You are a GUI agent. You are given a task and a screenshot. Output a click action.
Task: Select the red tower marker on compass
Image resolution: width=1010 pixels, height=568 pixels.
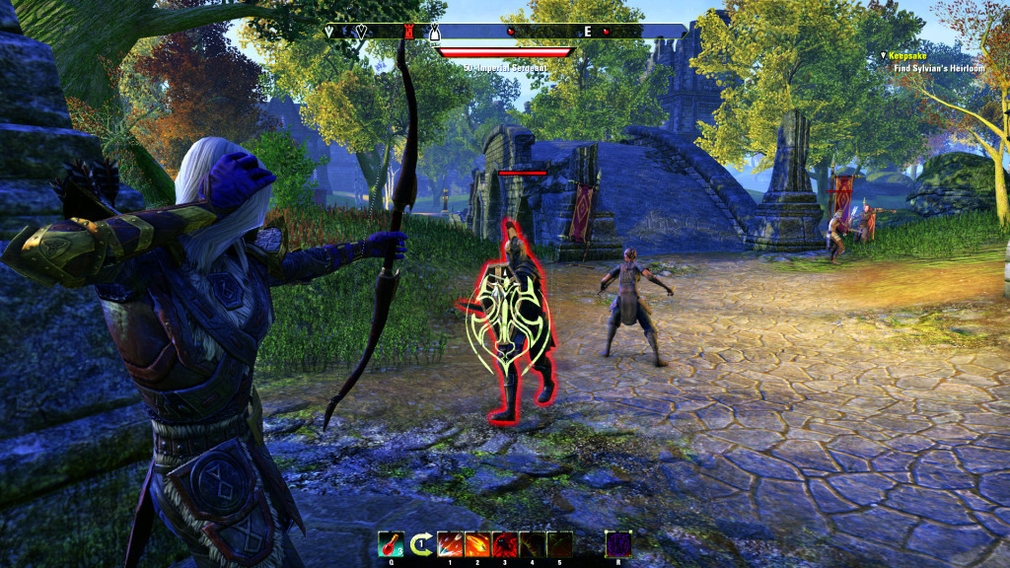(x=408, y=32)
